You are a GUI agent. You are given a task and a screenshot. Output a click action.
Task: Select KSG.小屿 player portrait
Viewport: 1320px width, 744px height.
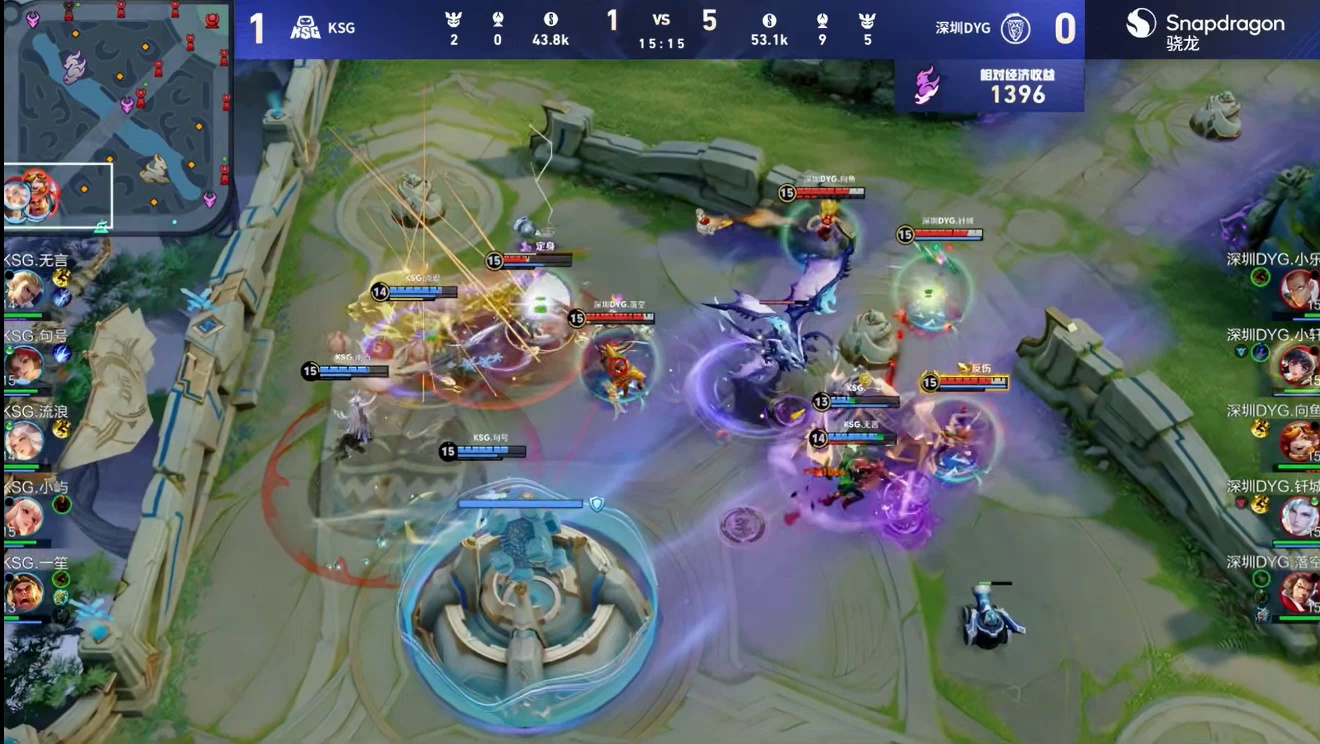(x=22, y=516)
